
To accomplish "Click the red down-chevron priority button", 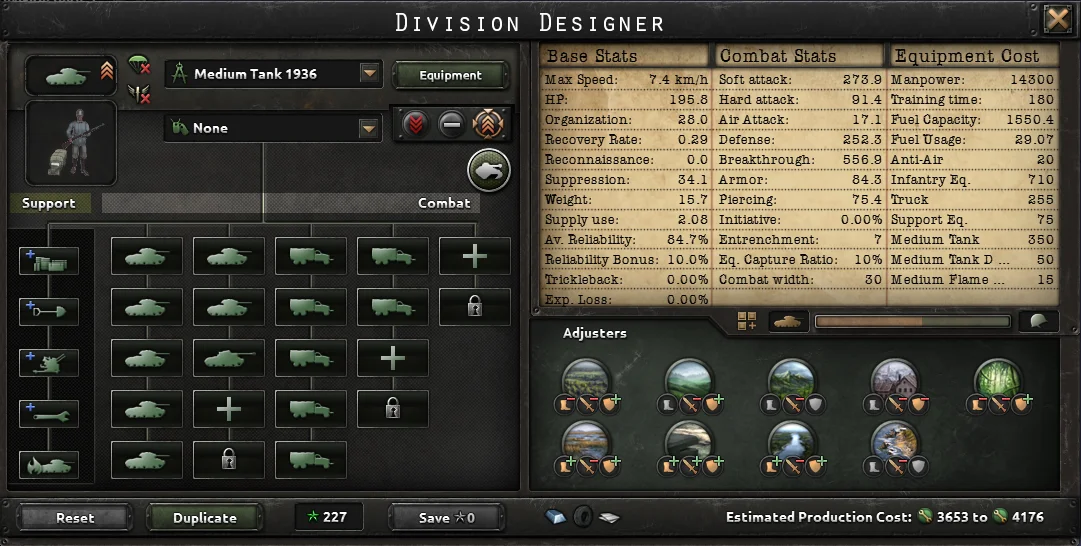I will point(416,125).
